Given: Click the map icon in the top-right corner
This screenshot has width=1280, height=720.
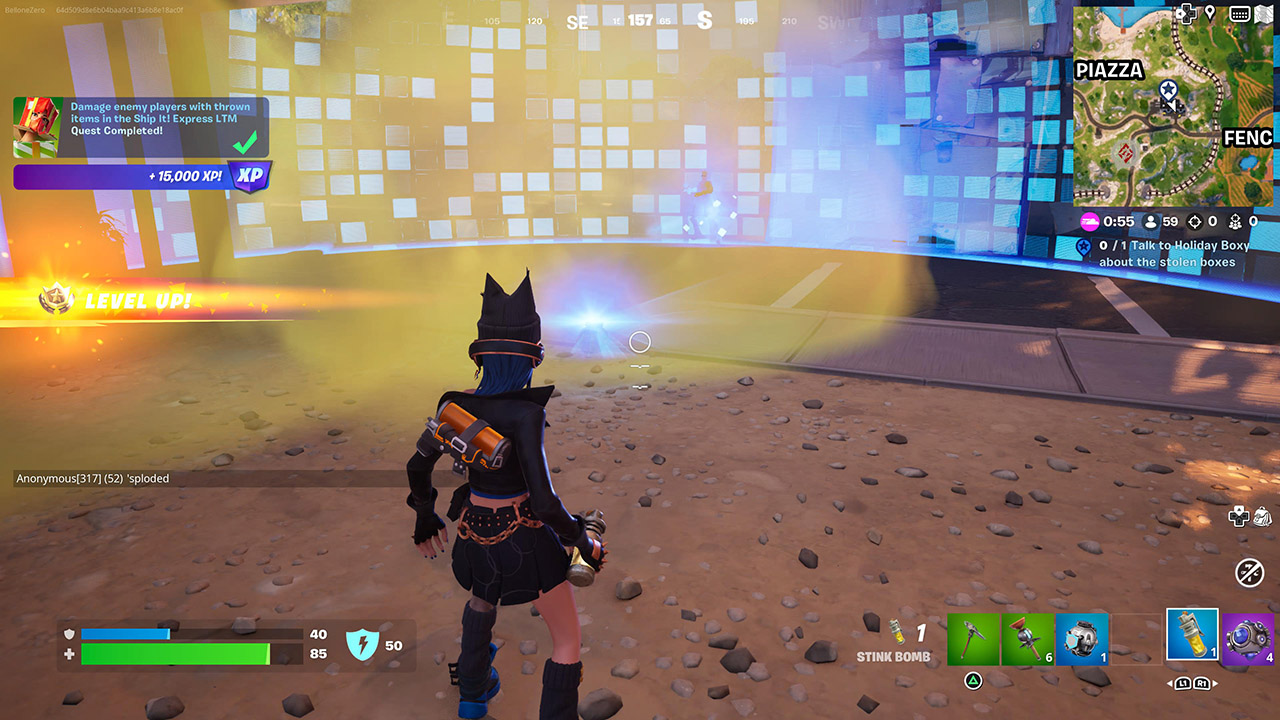Looking at the screenshot, I should pos(1264,13).
